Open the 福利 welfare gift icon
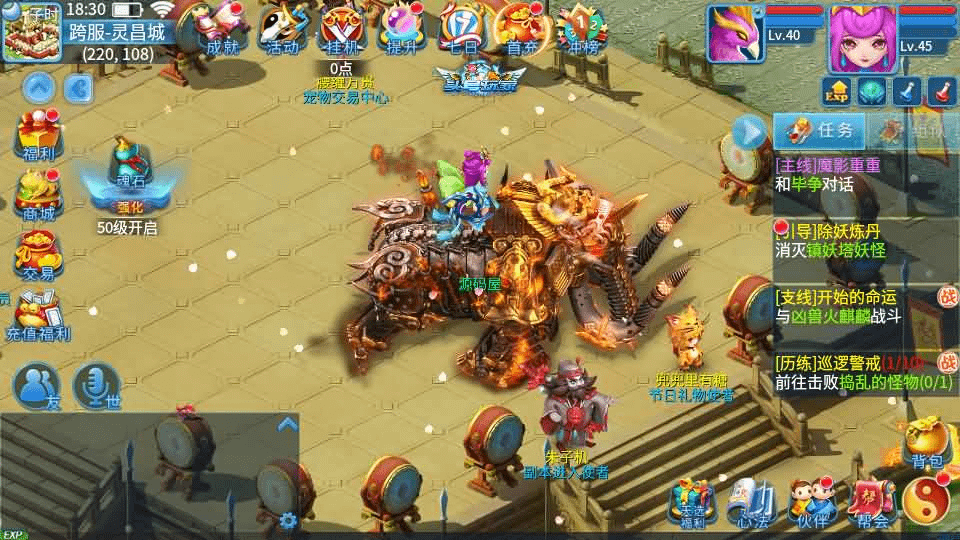 point(38,135)
